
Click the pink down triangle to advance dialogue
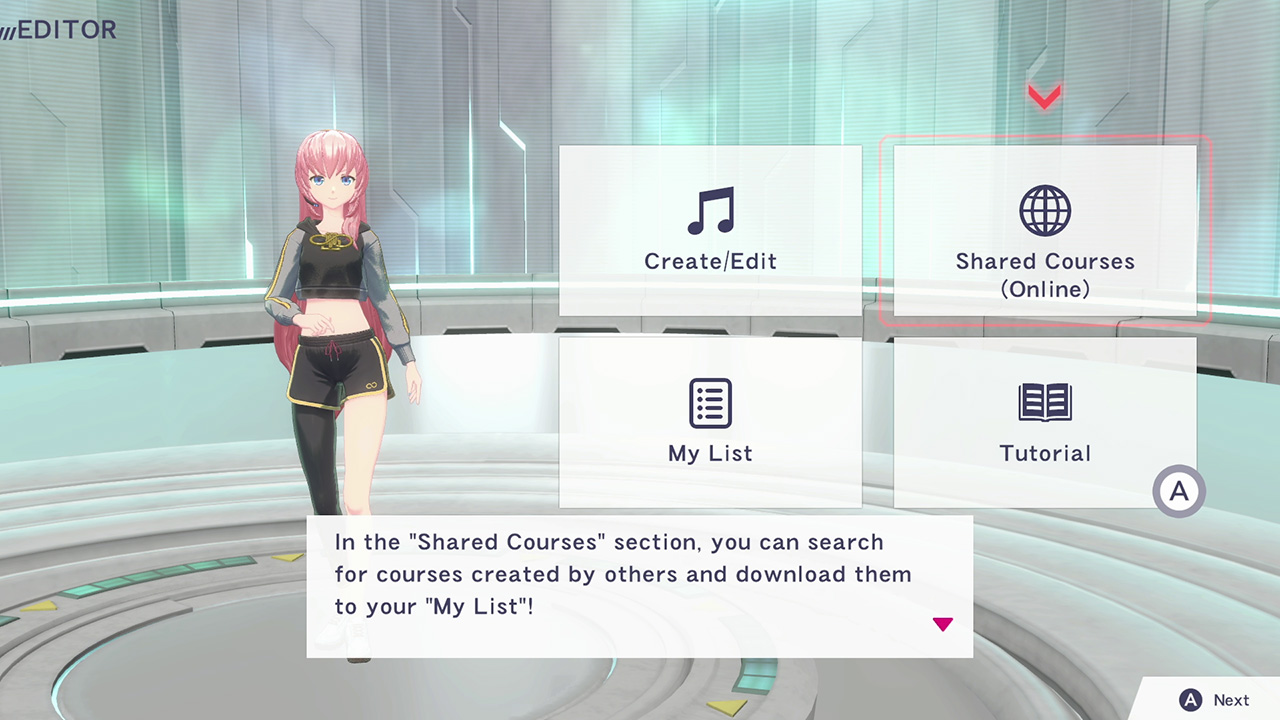coord(943,624)
